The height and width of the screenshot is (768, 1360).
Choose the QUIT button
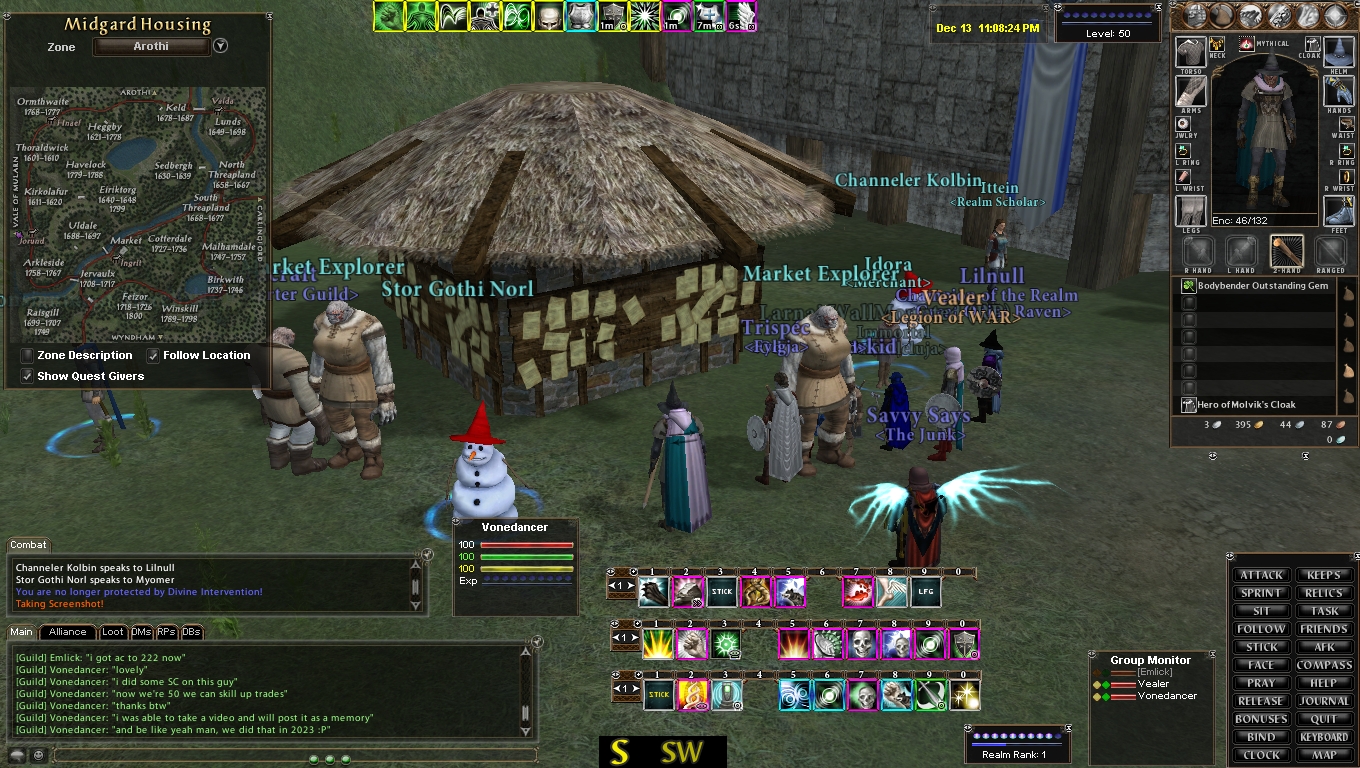(1324, 719)
